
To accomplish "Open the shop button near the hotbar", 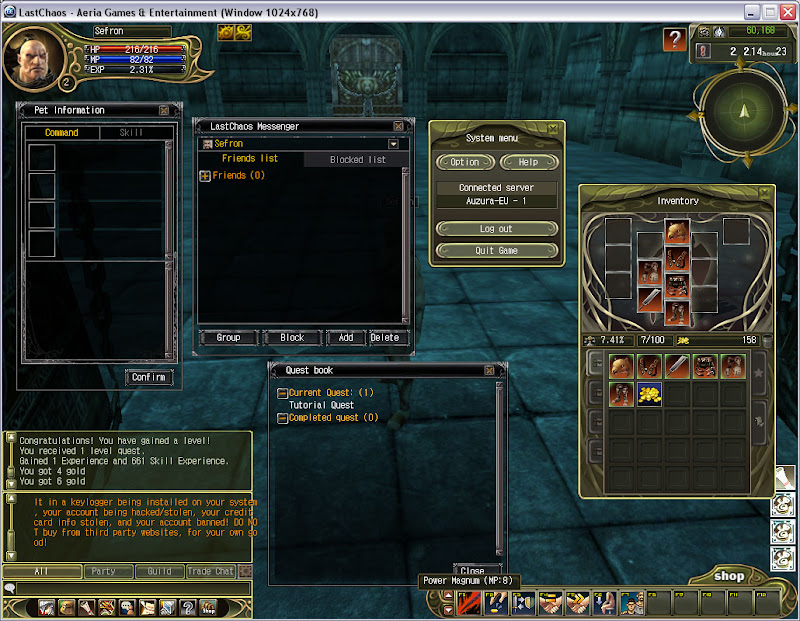I will (x=728, y=576).
